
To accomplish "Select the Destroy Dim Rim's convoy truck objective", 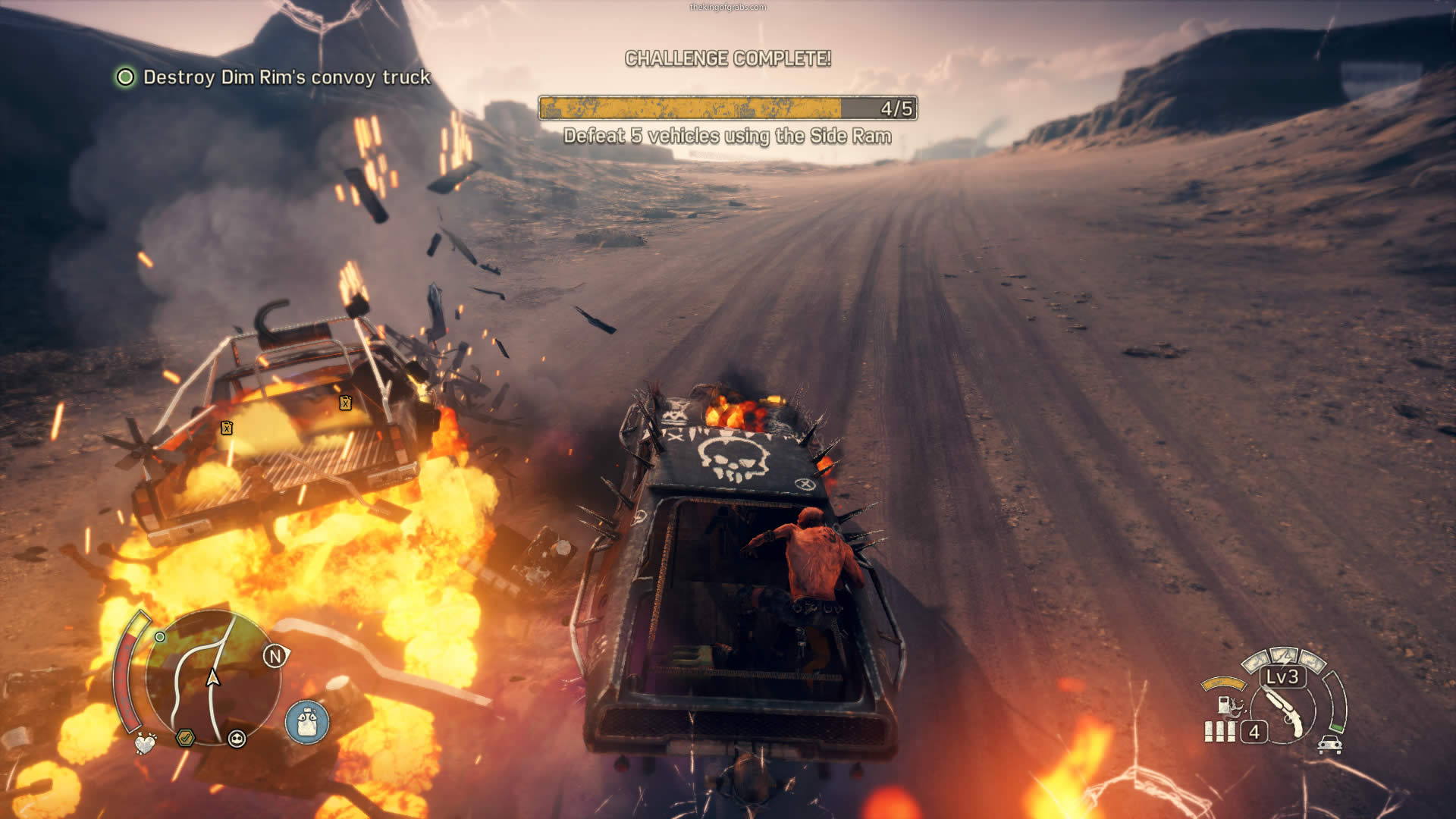I will [x=286, y=77].
